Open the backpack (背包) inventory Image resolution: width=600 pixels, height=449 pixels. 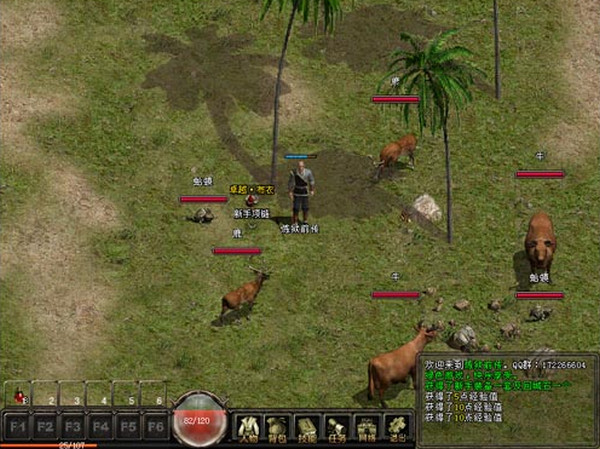click(279, 427)
